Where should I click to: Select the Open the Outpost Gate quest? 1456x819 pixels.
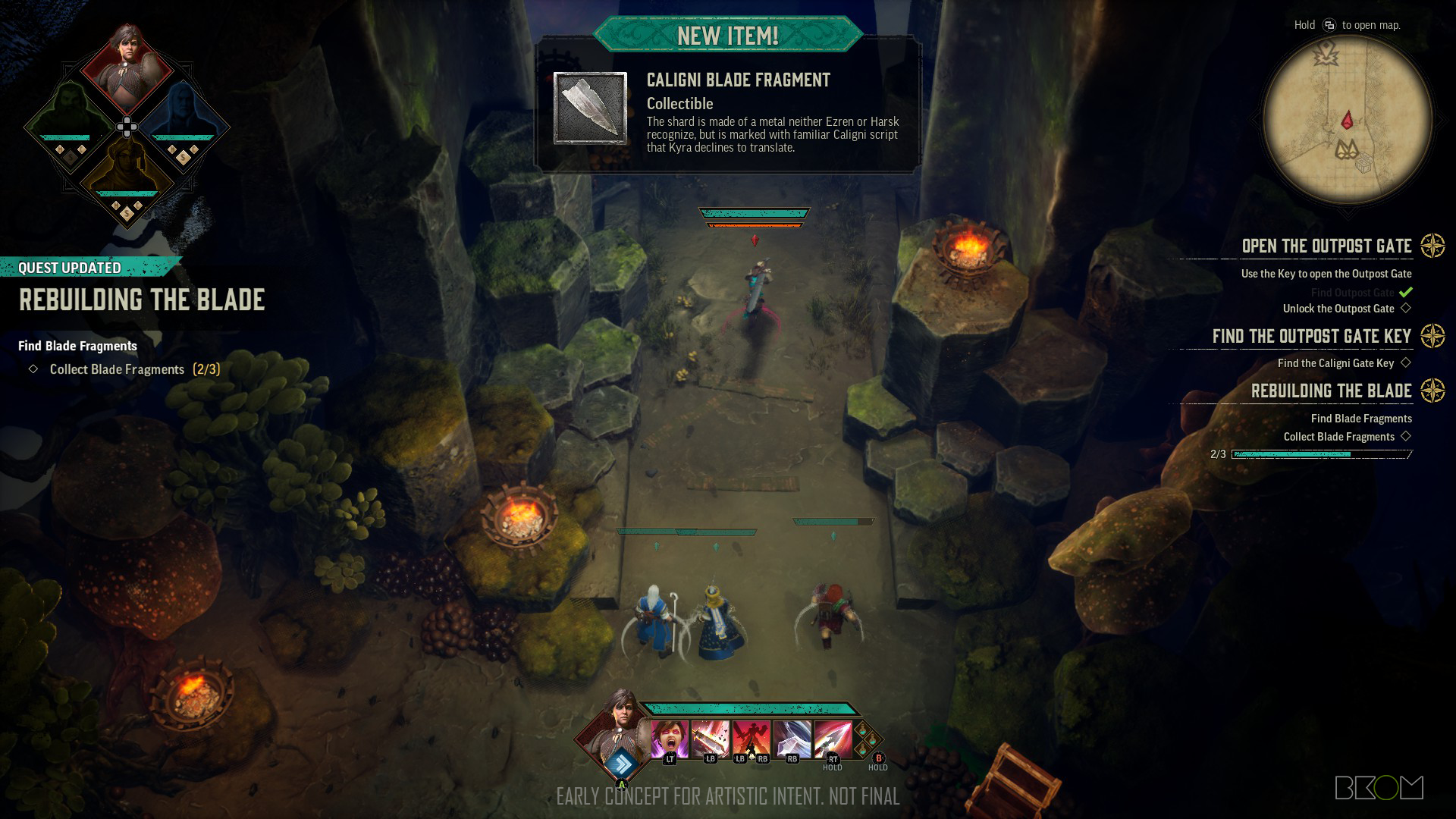click(x=1326, y=246)
